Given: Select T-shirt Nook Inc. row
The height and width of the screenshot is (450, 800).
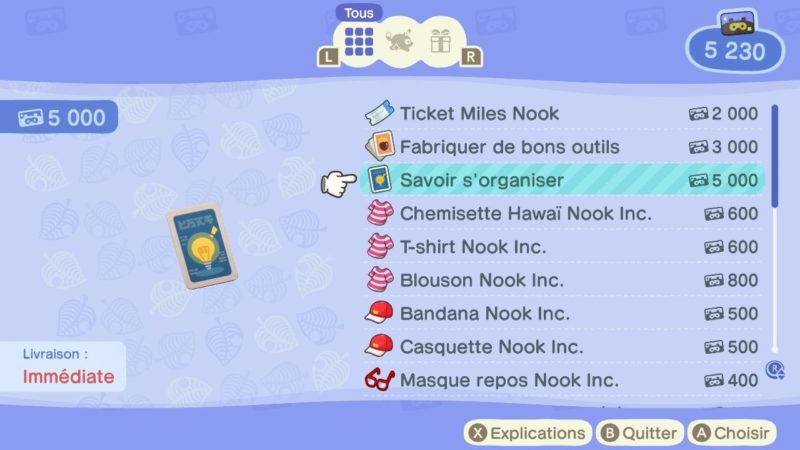Looking at the screenshot, I should [560, 247].
